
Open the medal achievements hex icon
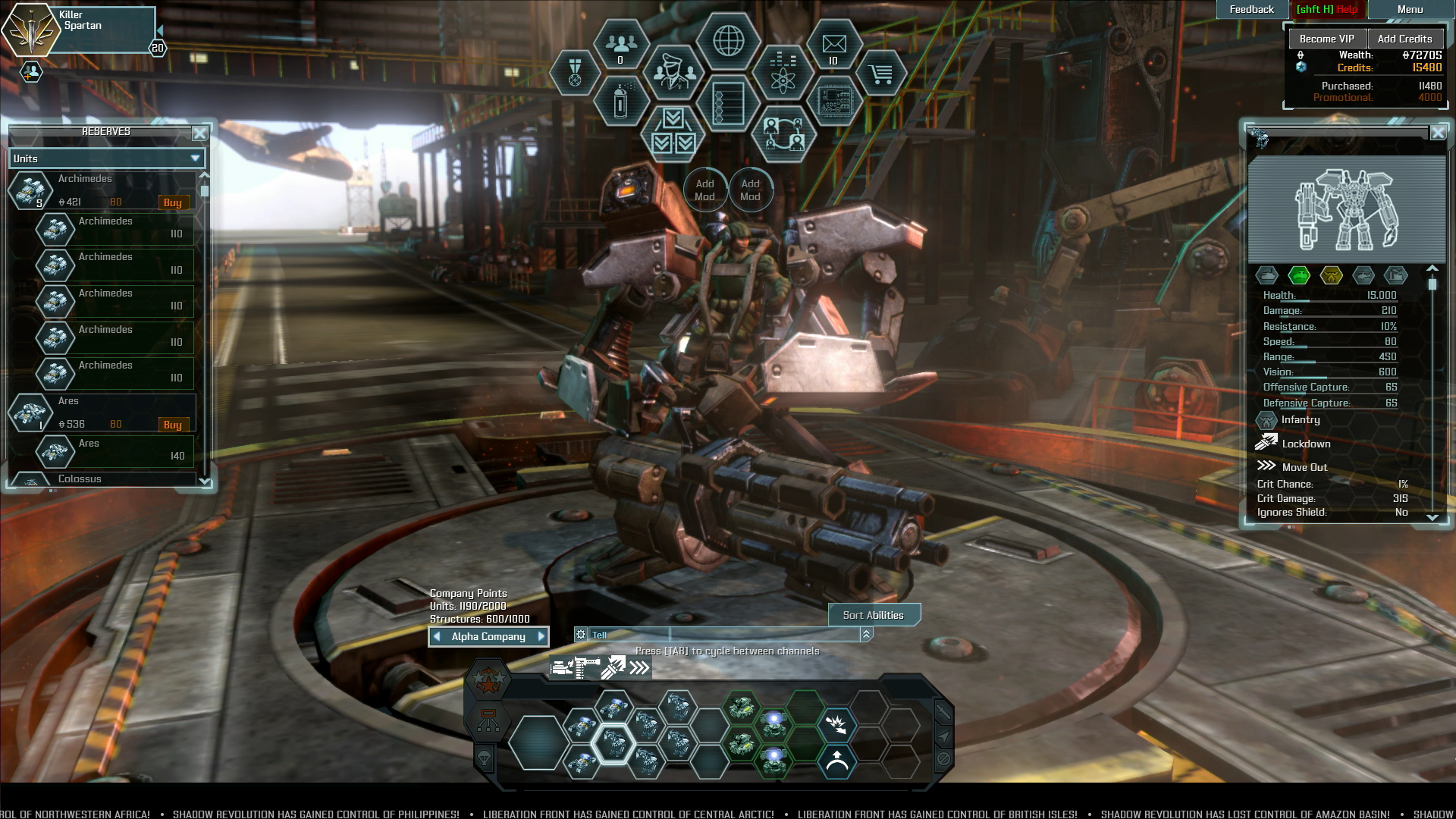point(575,73)
